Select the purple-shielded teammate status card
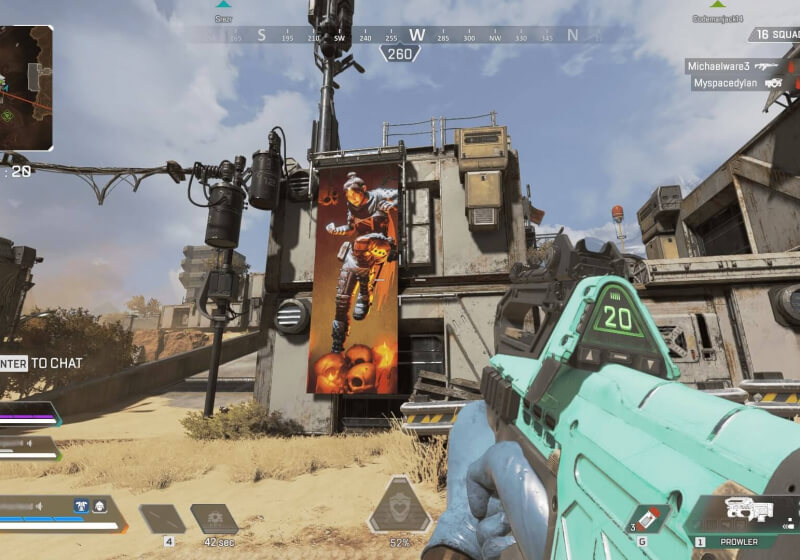The height and width of the screenshot is (560, 800). pyautogui.click(x=28, y=413)
